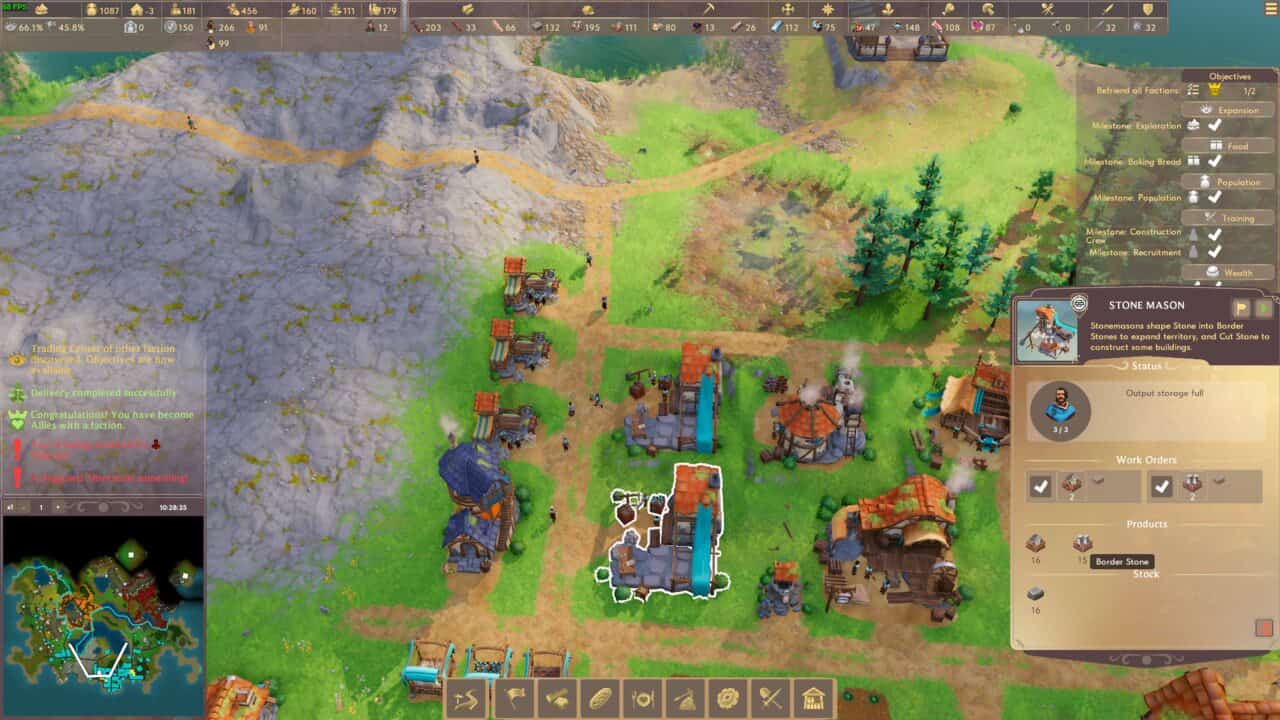Toggle the second work order checkbox

[x=1163, y=487]
